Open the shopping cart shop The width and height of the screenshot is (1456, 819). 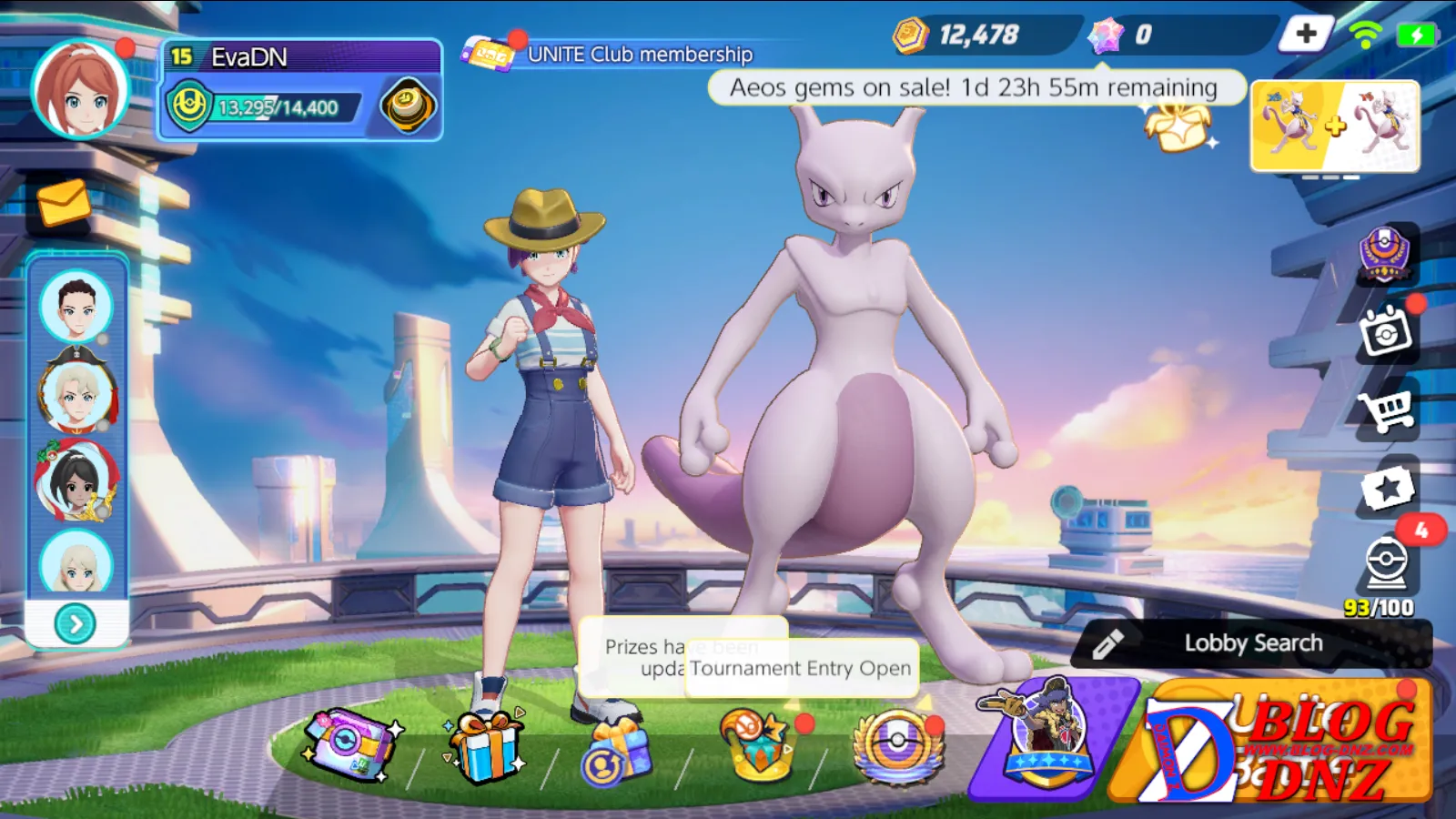(x=1386, y=411)
